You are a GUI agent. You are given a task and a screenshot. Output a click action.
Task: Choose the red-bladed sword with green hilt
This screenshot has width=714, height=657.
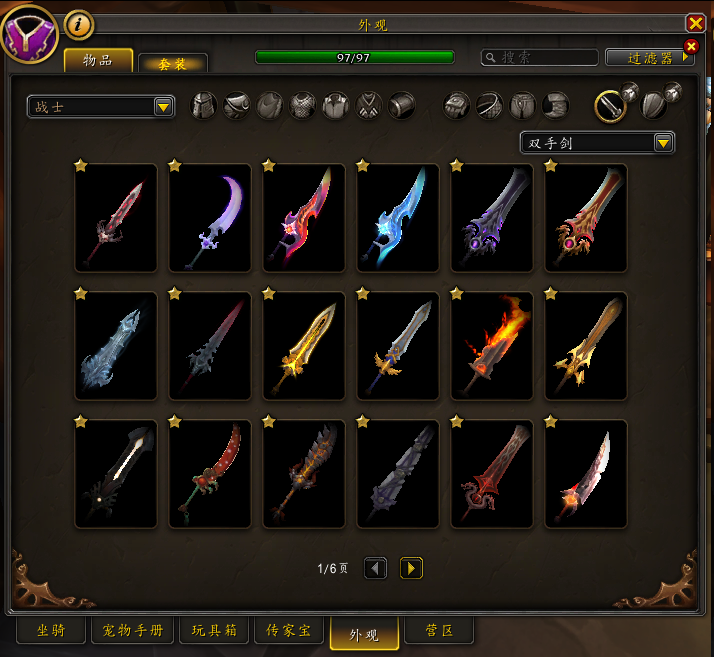tap(210, 473)
